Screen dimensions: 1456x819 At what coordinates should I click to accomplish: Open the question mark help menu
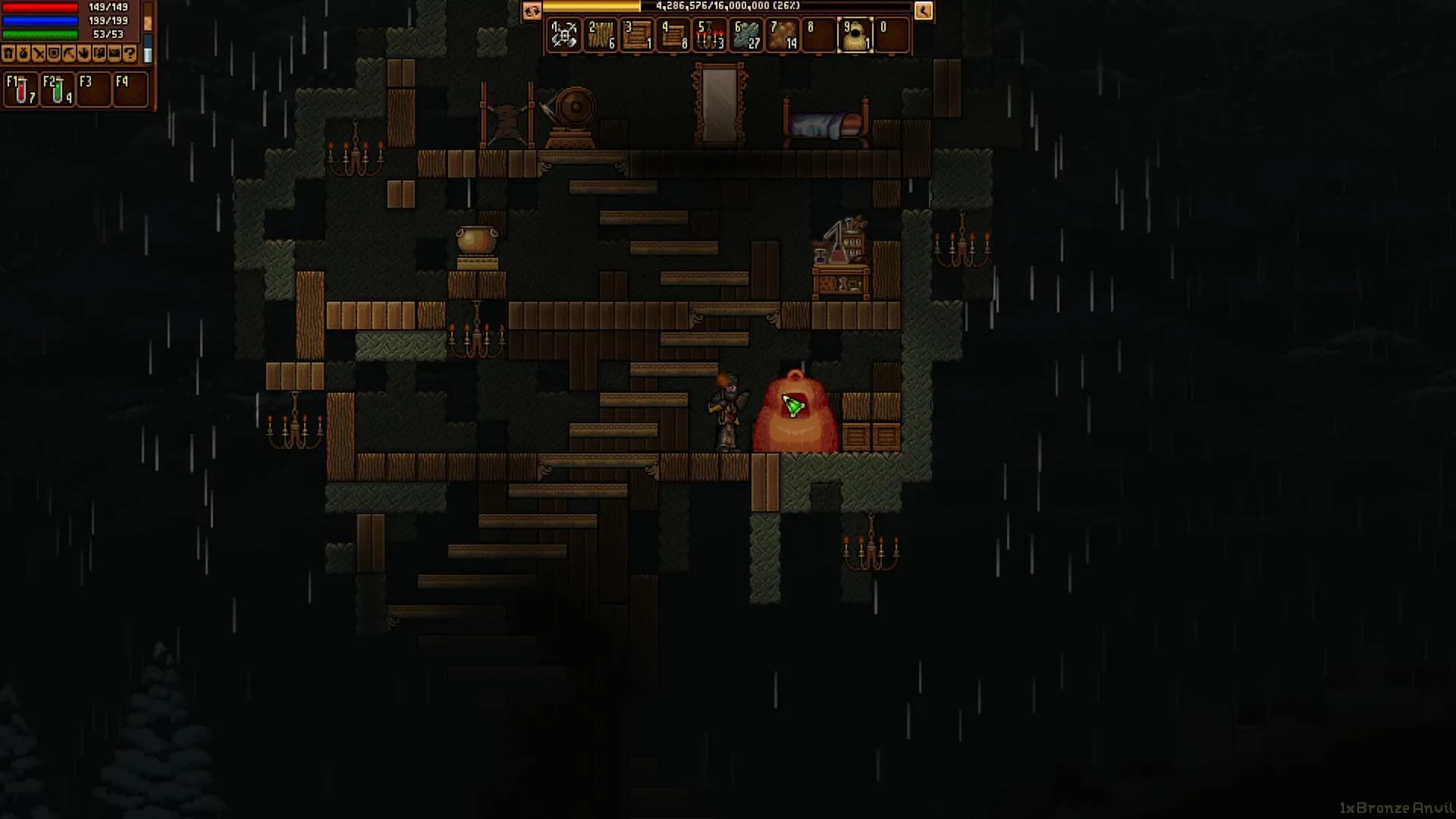[x=130, y=54]
